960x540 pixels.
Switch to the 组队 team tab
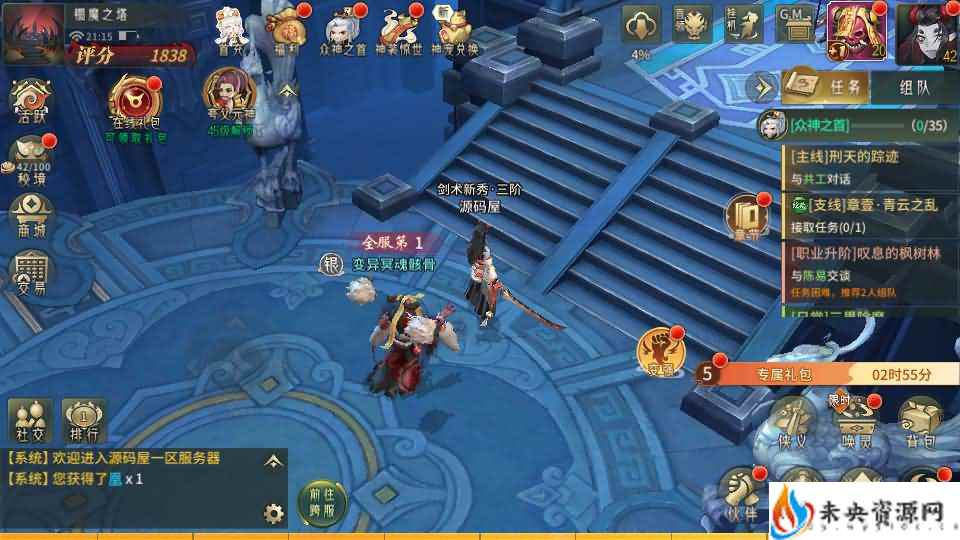[914, 87]
